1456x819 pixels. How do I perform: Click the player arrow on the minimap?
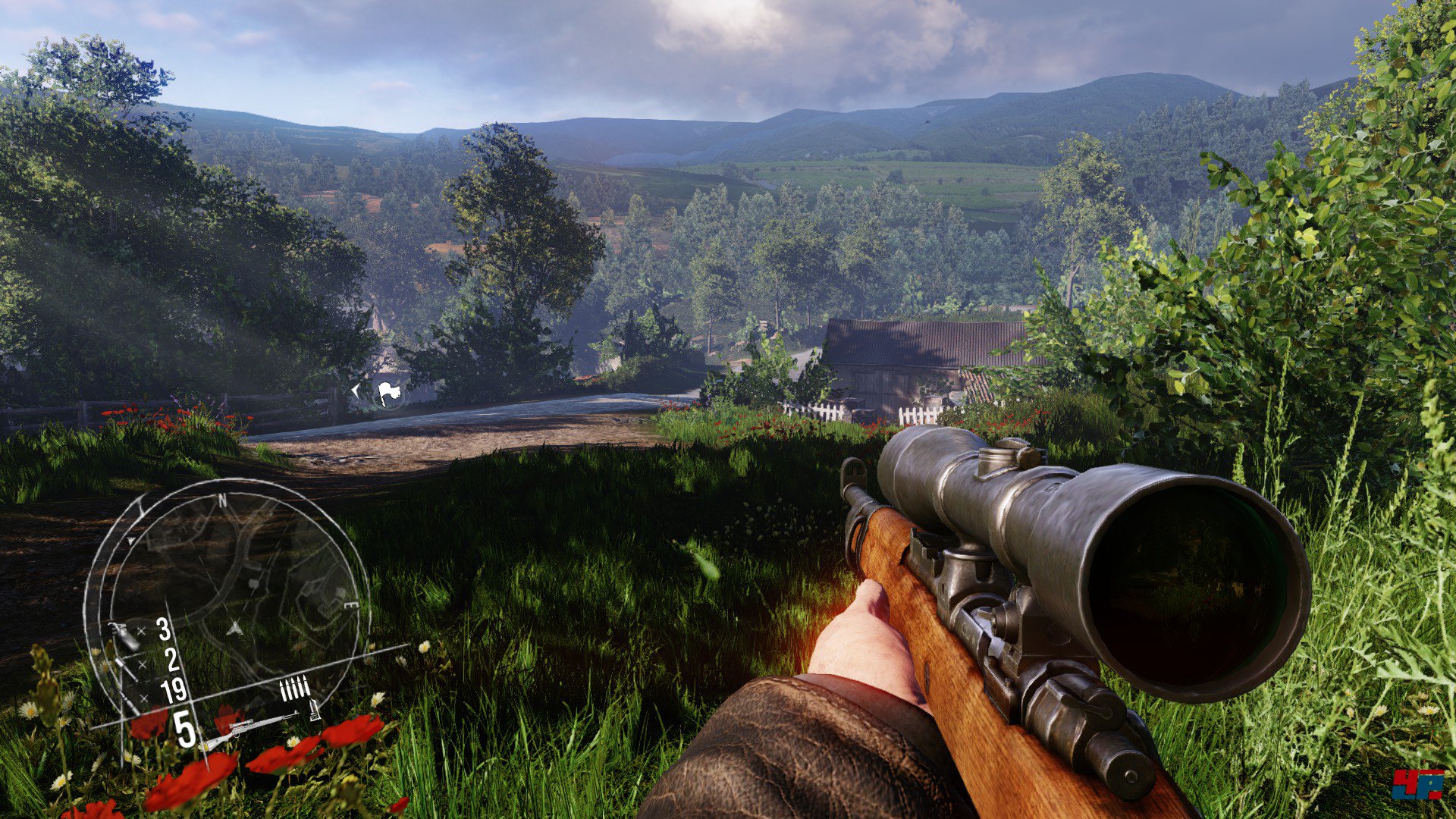pos(236,628)
